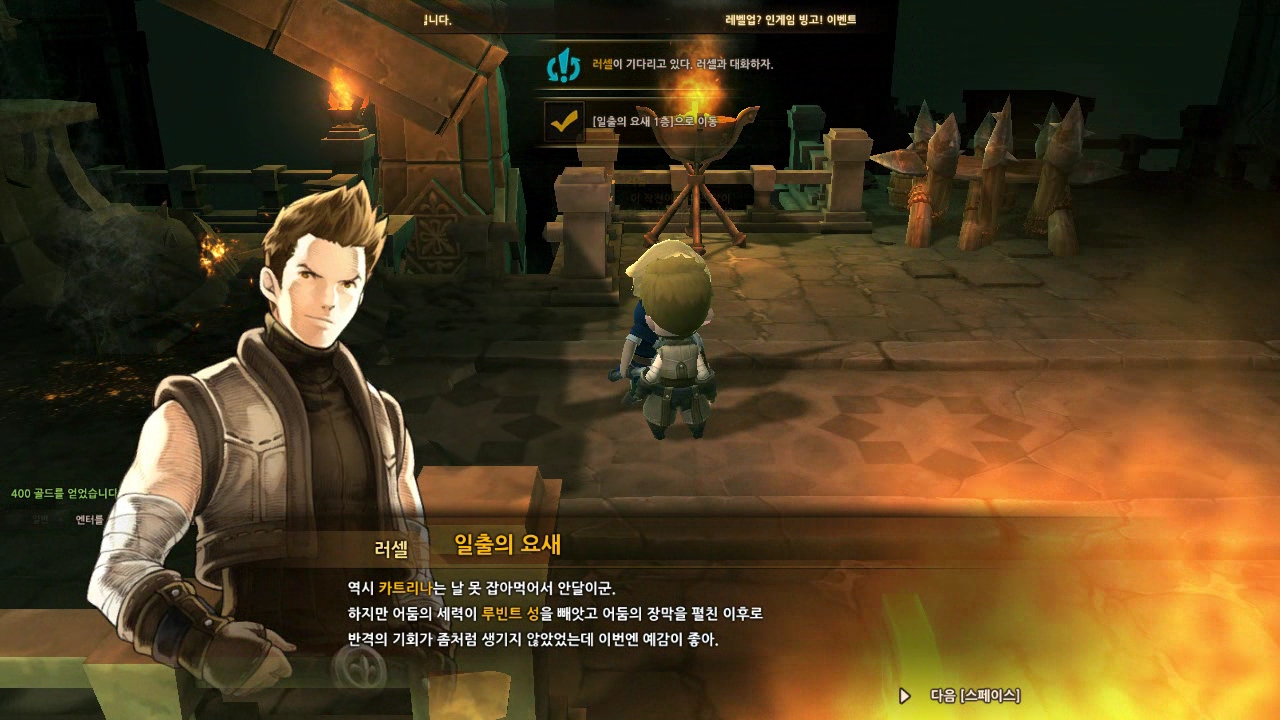1280x720 pixels.
Task: Open the 러셀과 대화하자 quest objective
Action: pyautogui.click(x=682, y=64)
